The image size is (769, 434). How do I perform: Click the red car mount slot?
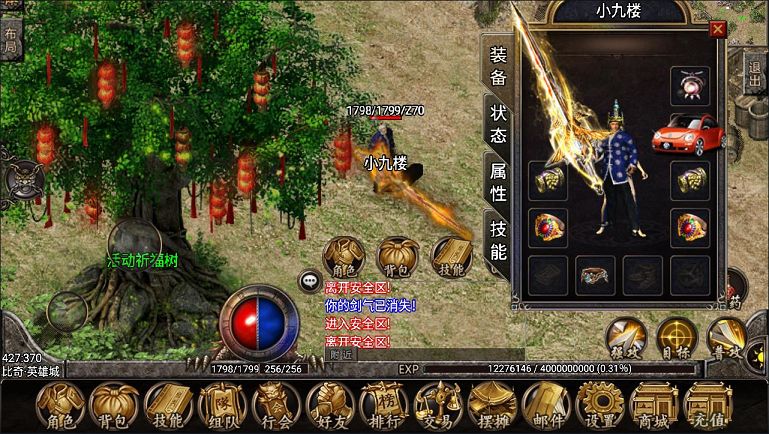coord(689,133)
